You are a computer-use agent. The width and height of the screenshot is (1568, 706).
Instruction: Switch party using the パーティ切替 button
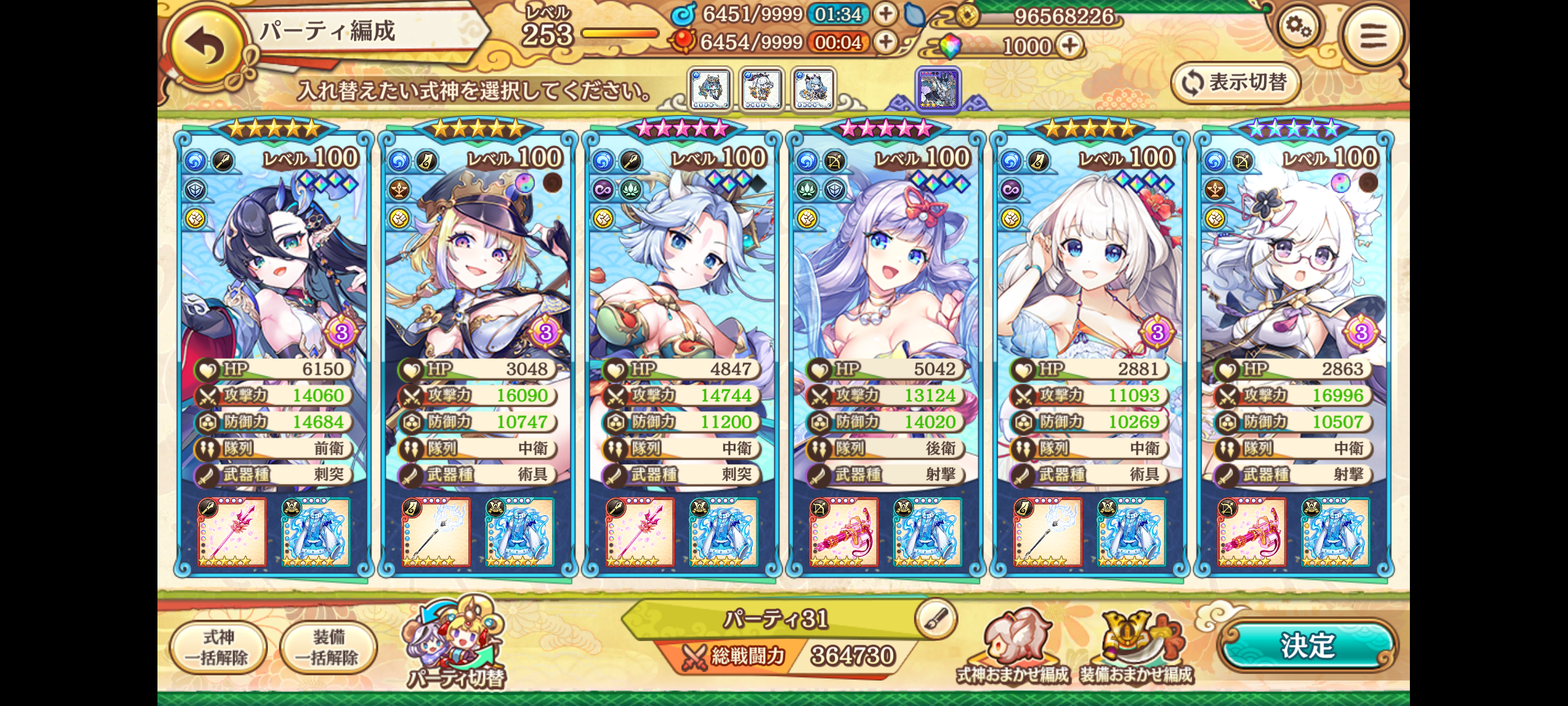point(455,644)
